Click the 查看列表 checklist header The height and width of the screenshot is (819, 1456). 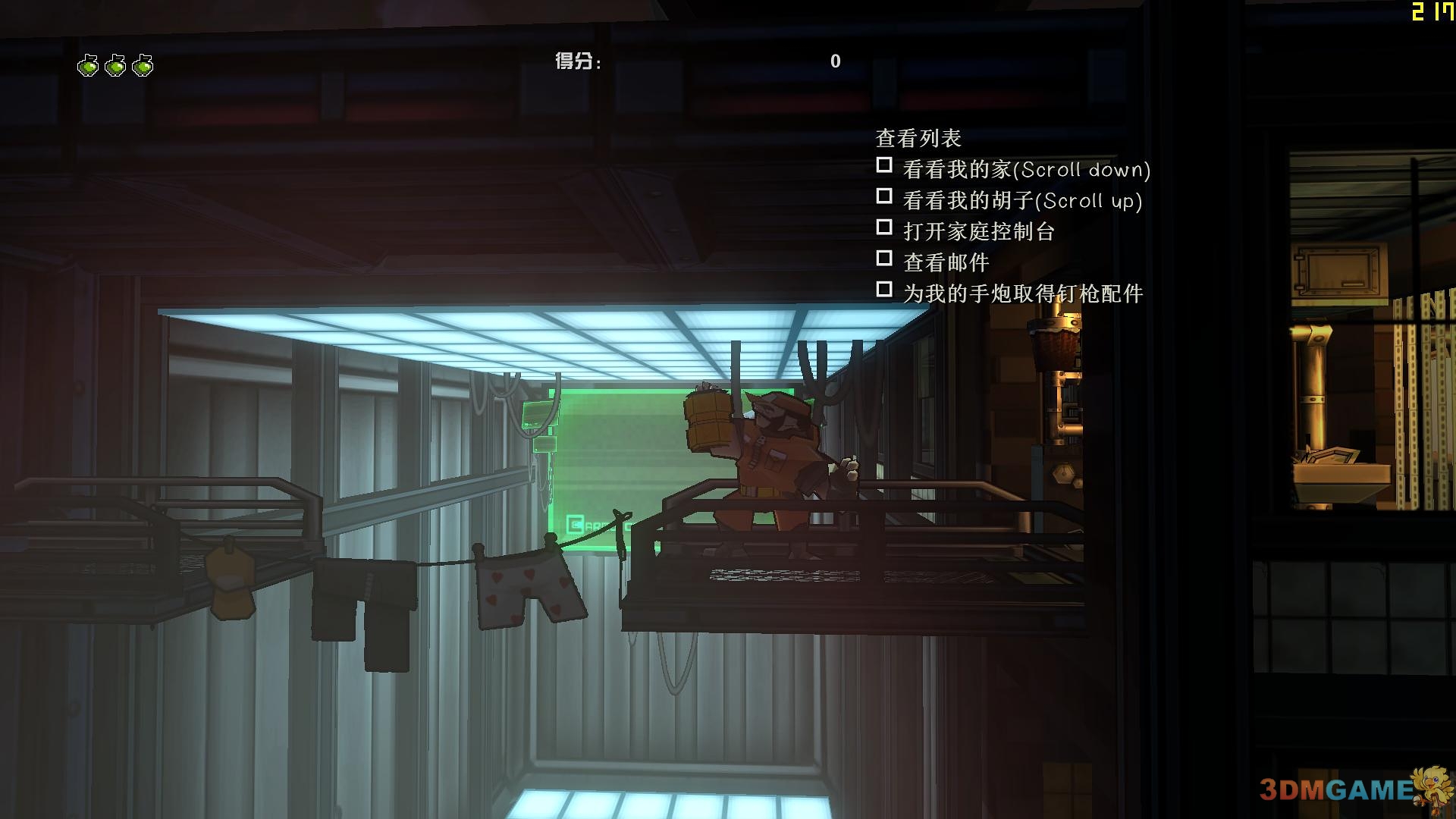pyautogui.click(x=918, y=138)
